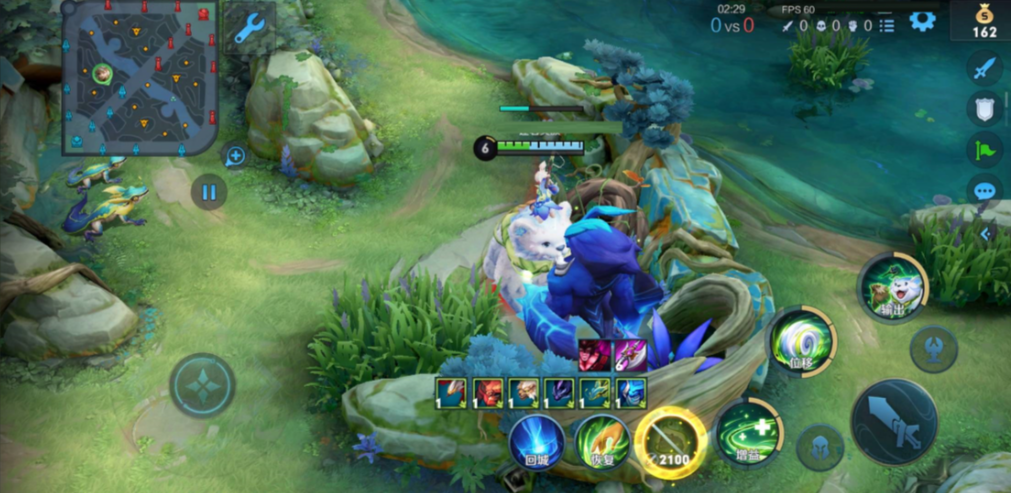Tap the blue wrench tool button
This screenshot has height=493, width=1011.
pos(248,28)
